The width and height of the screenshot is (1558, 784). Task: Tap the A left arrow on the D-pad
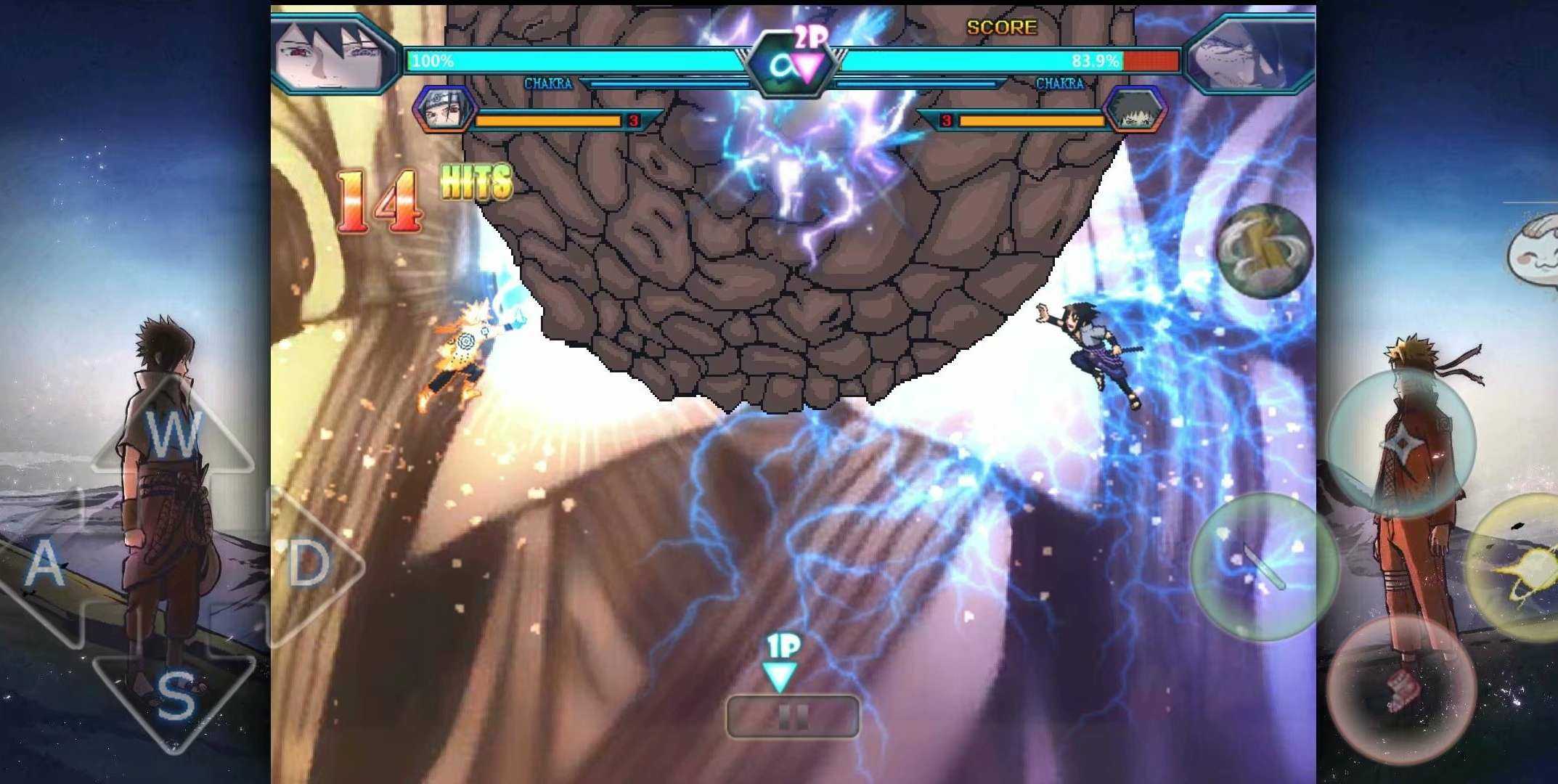(x=45, y=565)
